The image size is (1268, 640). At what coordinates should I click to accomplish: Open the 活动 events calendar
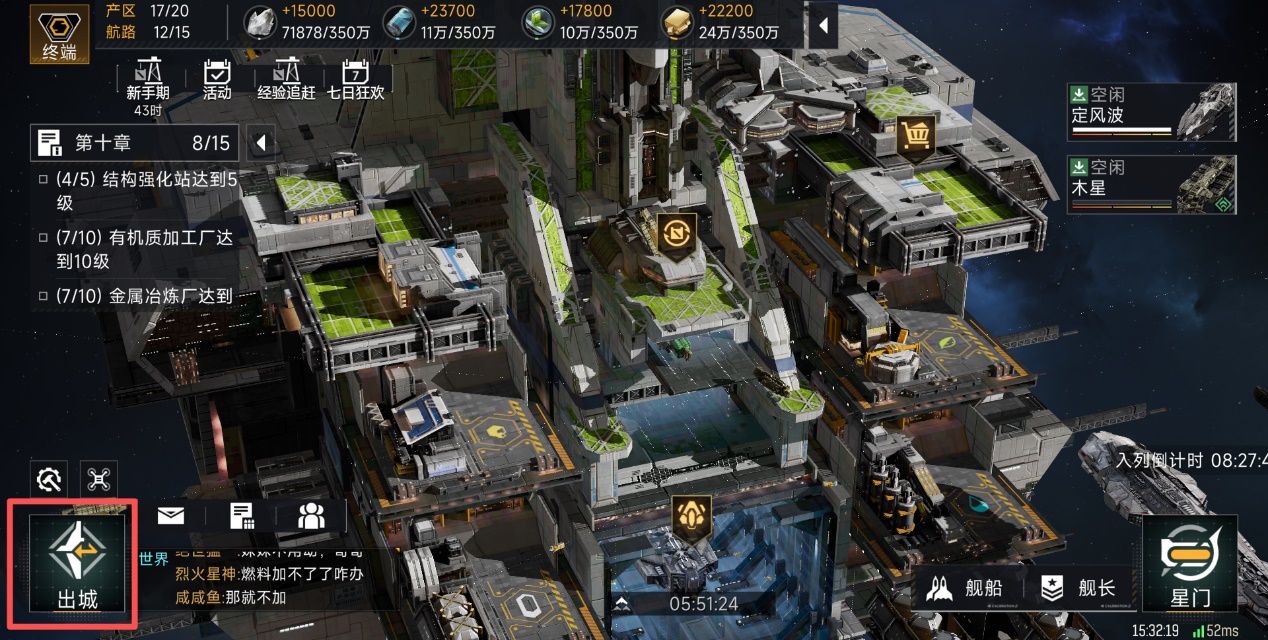tap(217, 81)
